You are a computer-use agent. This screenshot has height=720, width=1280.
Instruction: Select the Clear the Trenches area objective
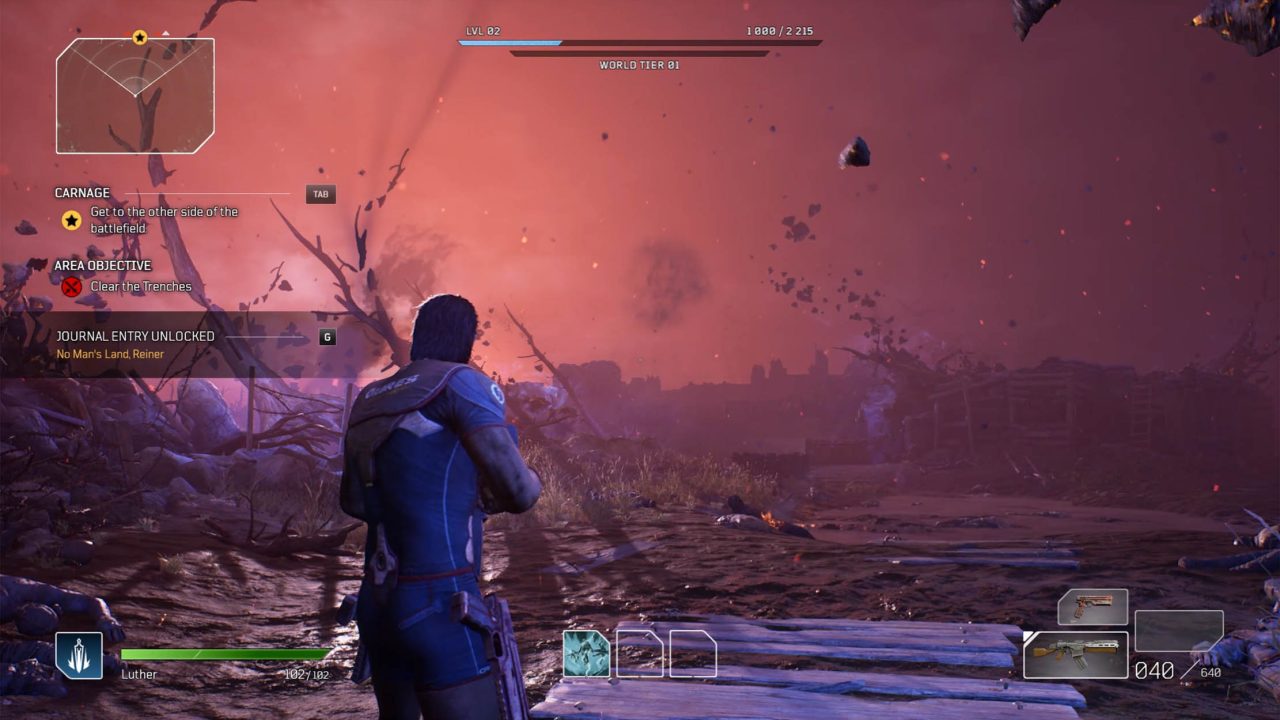click(x=140, y=286)
